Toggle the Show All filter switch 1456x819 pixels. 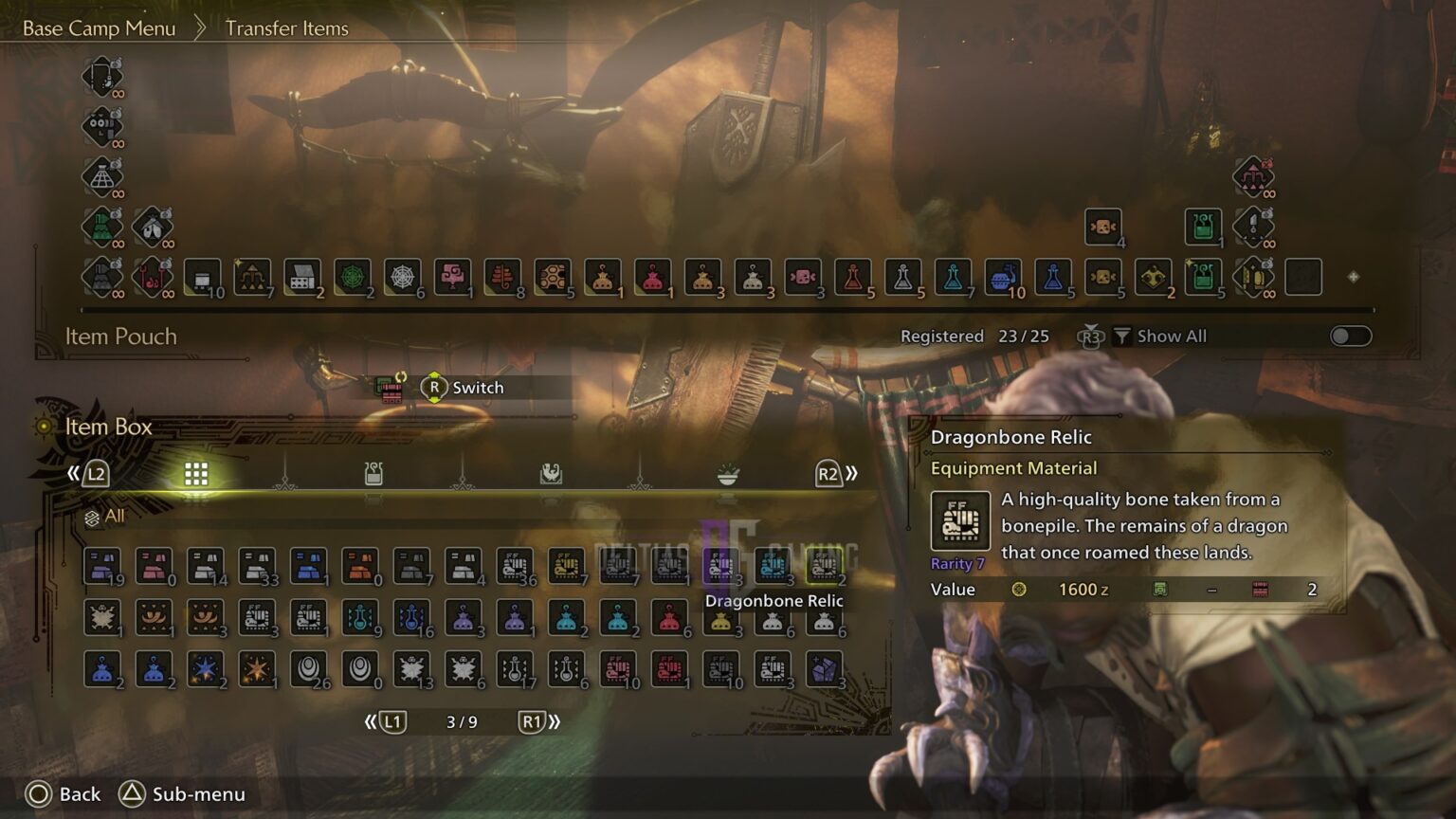[1350, 336]
